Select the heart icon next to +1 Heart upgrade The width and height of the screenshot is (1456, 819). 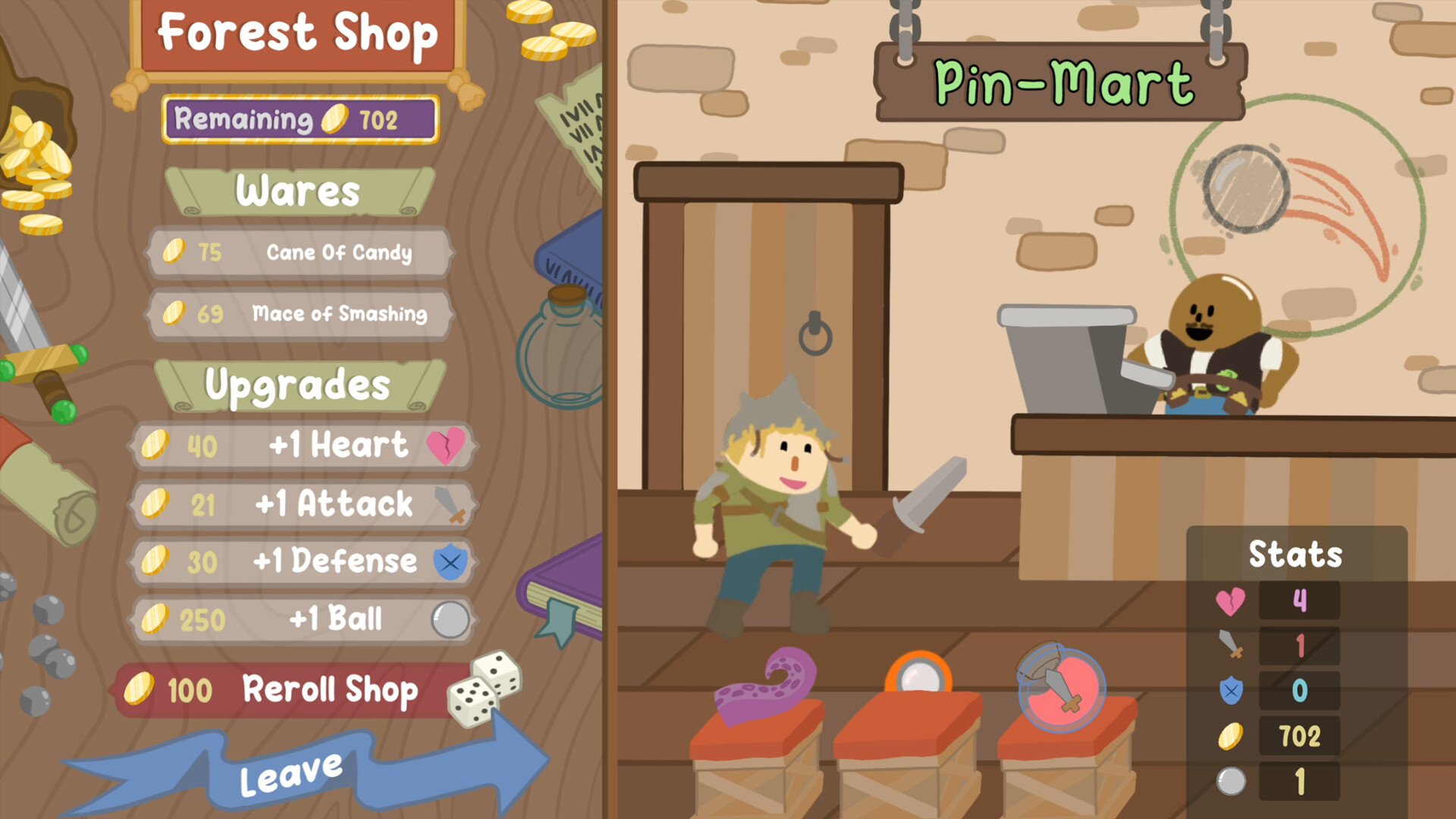coord(447,447)
